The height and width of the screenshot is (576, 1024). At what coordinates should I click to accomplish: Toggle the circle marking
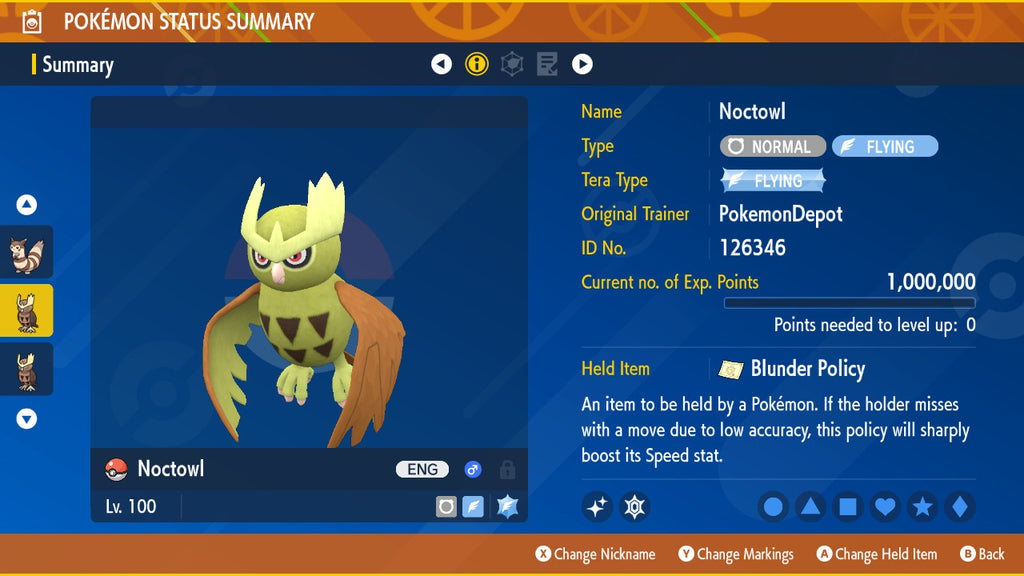pyautogui.click(x=773, y=507)
